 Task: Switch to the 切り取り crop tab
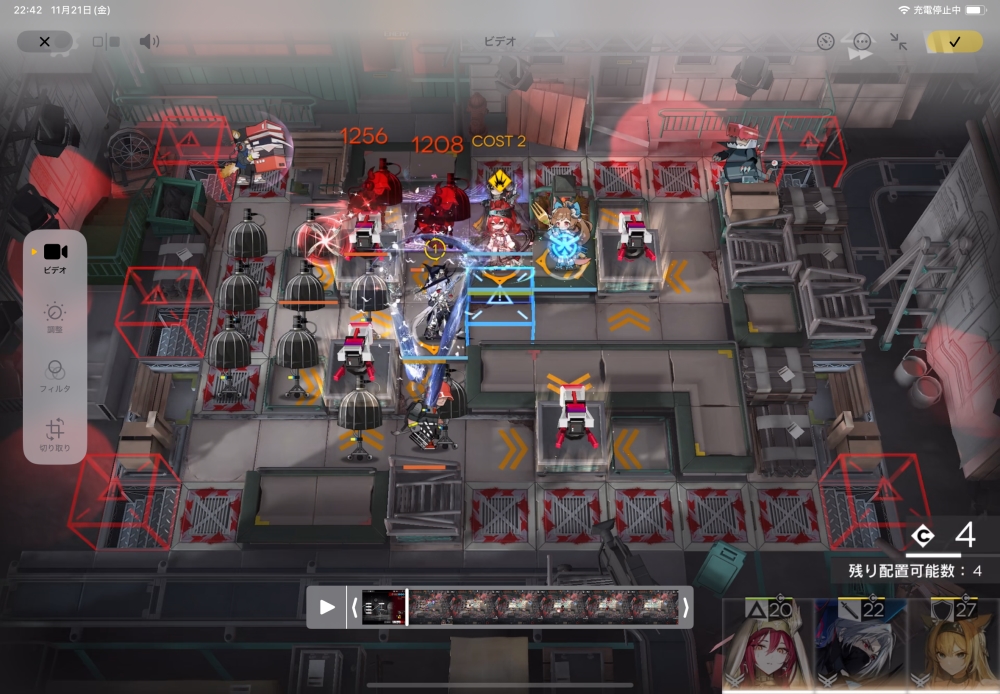(55, 433)
